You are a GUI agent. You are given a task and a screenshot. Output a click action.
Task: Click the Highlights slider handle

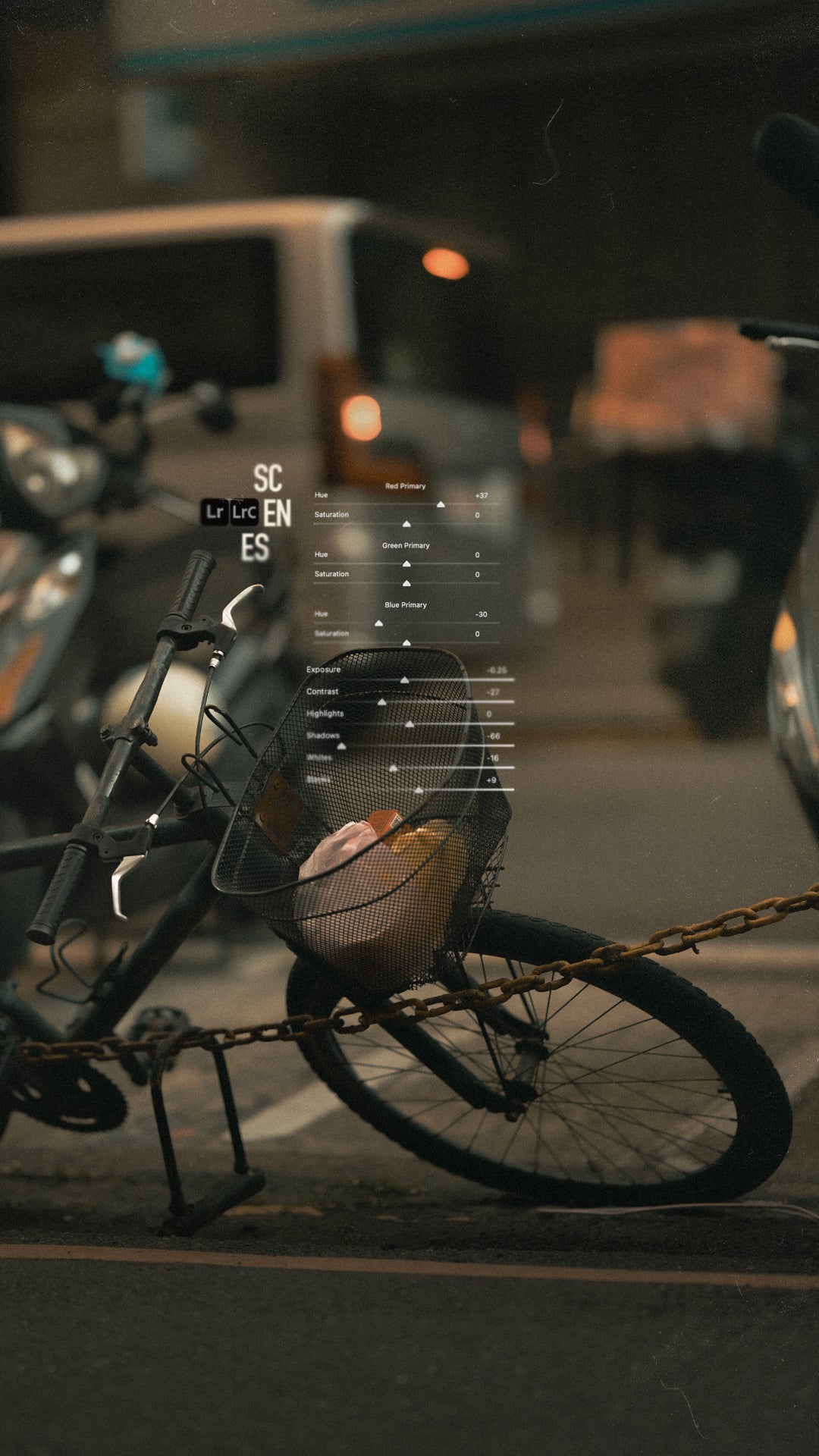[x=409, y=724]
